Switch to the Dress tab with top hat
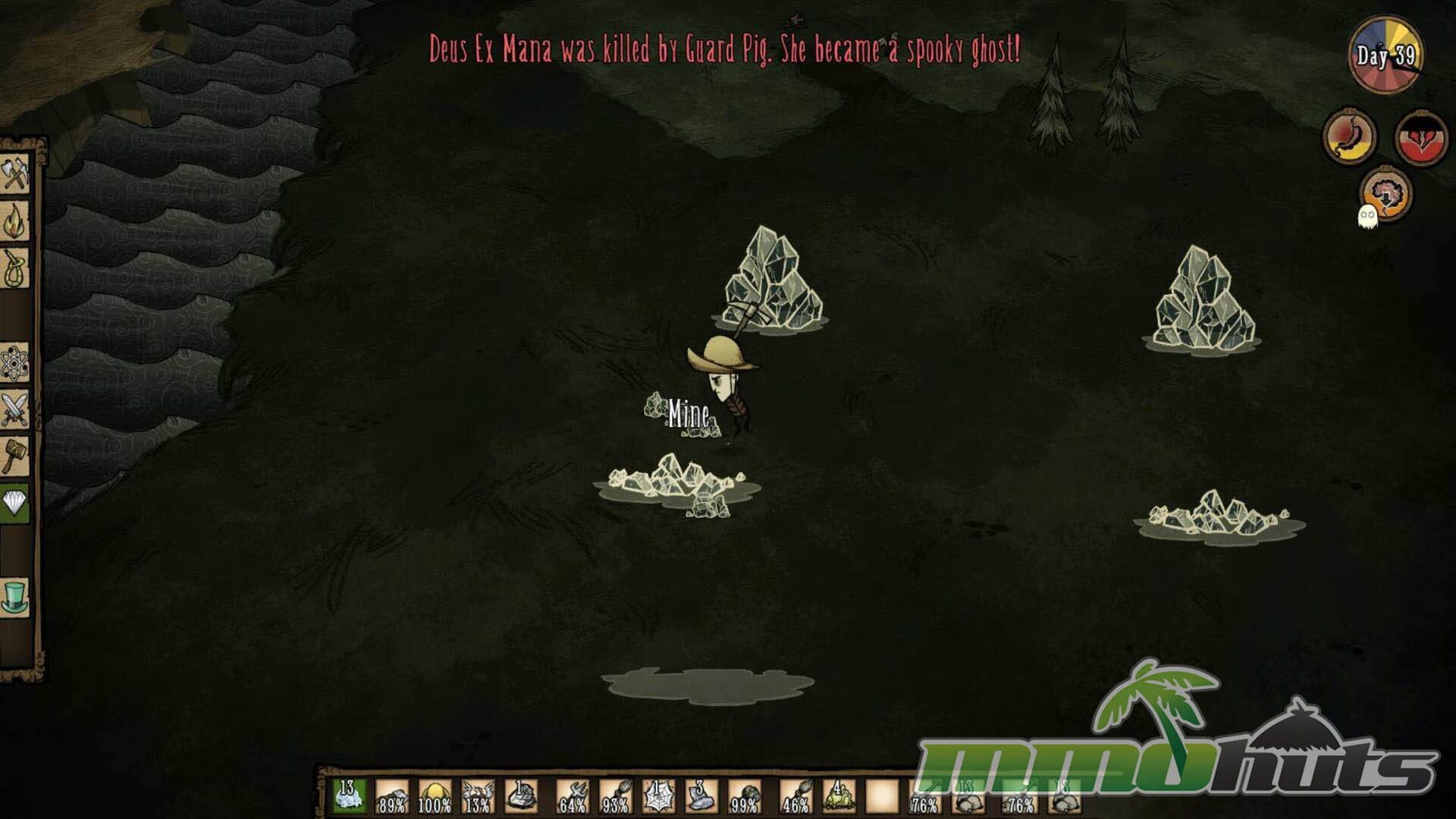Screen dimensions: 1456x819 coord(14,597)
